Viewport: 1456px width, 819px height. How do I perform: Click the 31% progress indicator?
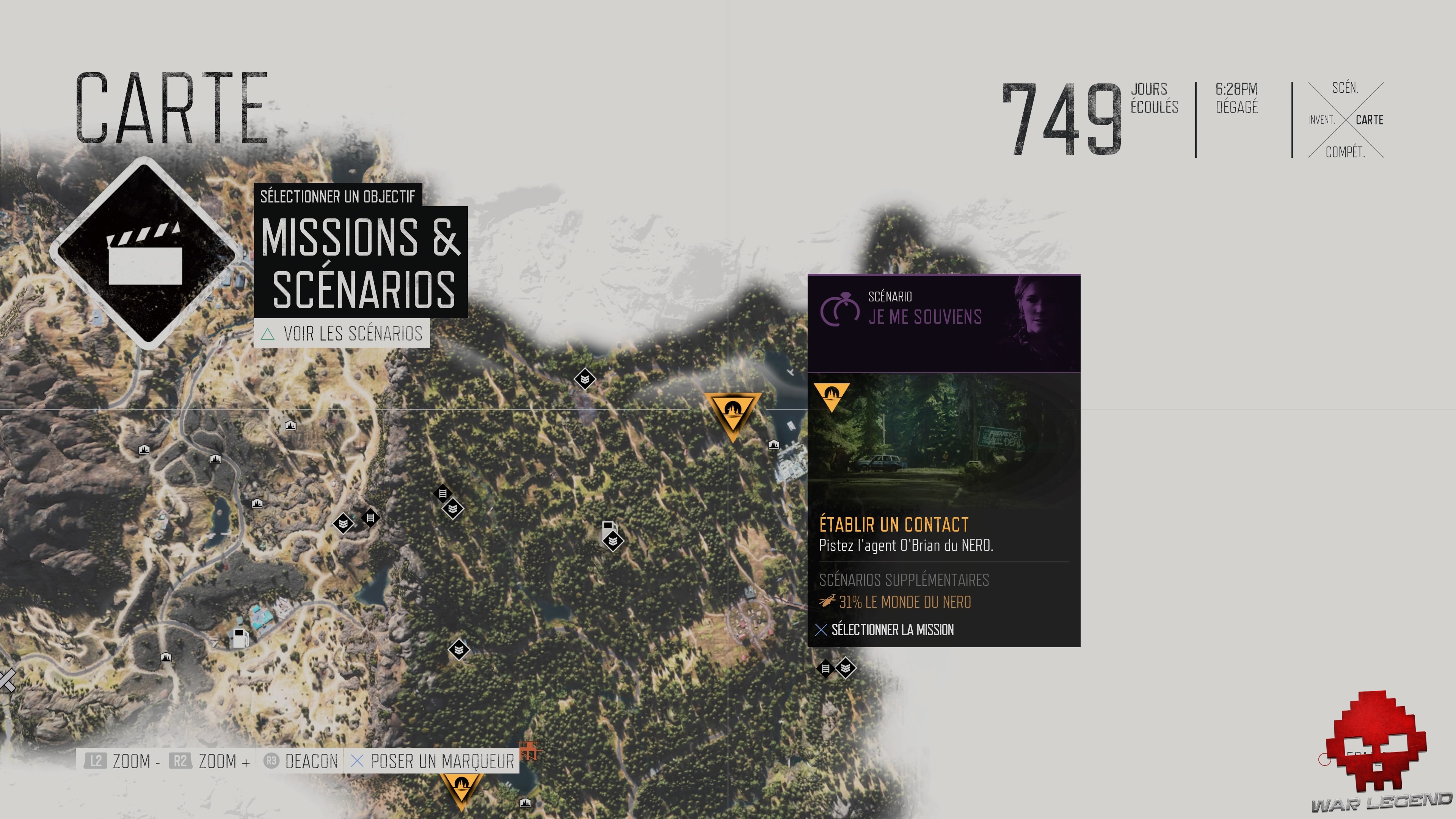click(x=851, y=601)
